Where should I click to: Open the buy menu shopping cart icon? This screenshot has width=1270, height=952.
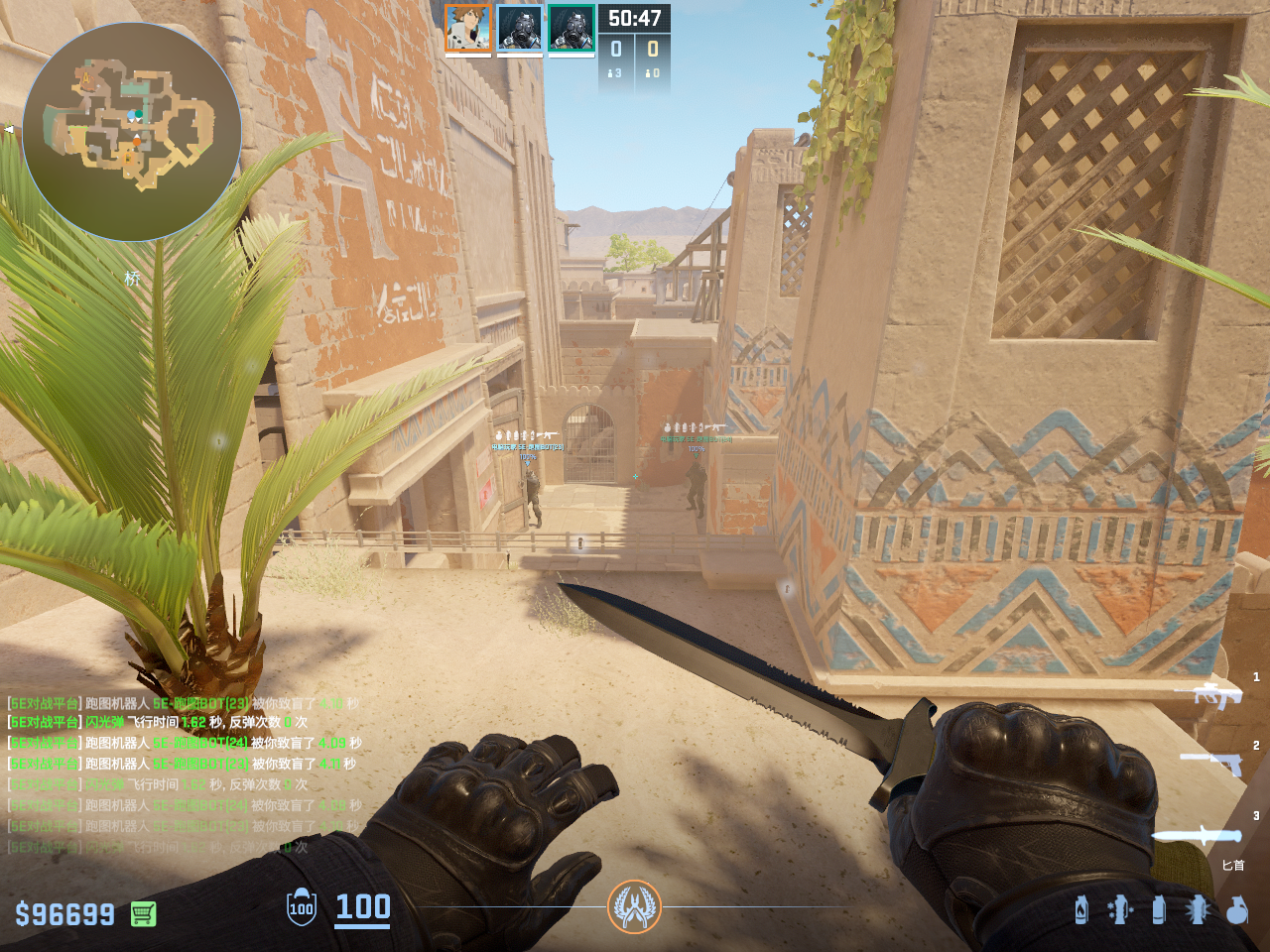[143, 913]
